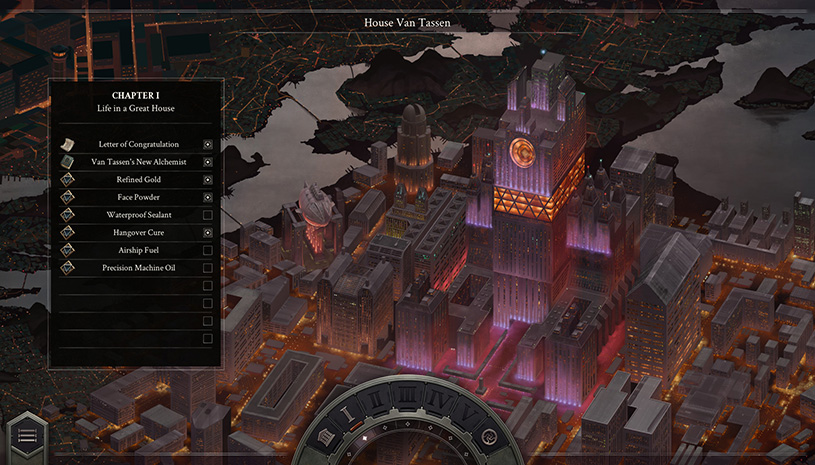Select Van Tassen's New Alchemist entry
815x465 pixels.
138,162
